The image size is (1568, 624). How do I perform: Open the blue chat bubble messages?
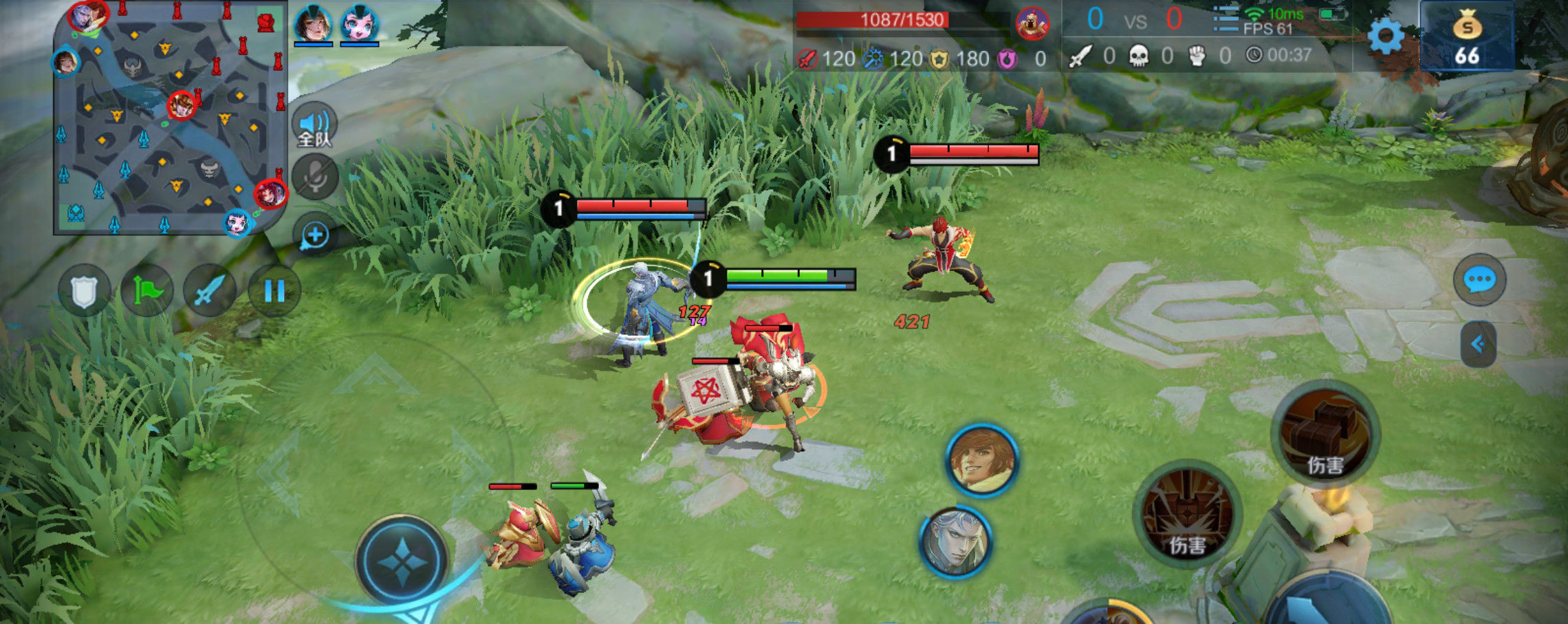click(1479, 280)
